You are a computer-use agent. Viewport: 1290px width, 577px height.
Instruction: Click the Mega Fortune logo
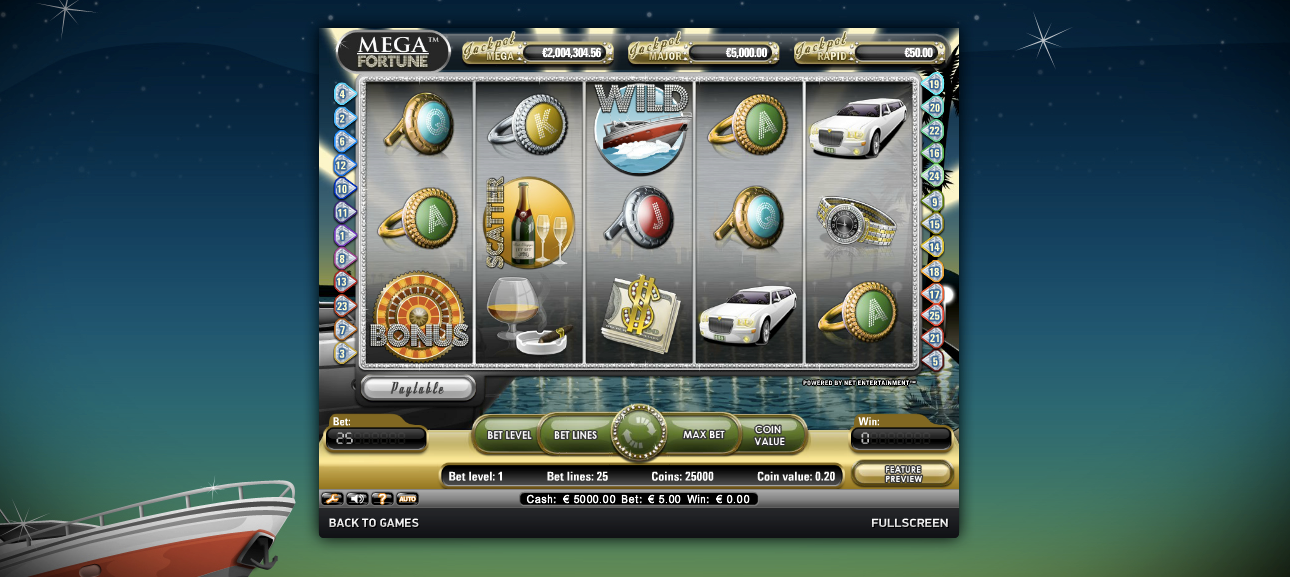(x=395, y=51)
